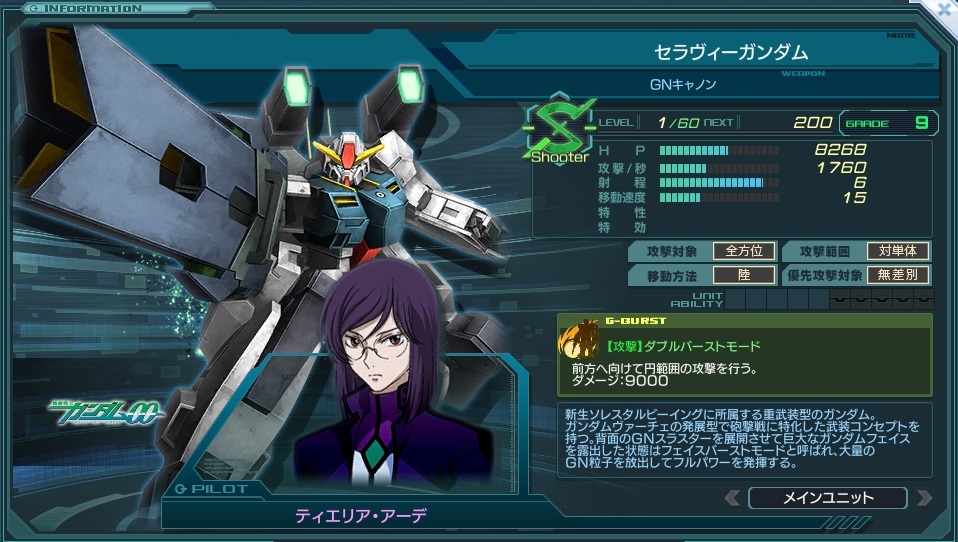Screen dimensions: 958x542
Task: Open the G-Burst ダブルバーストモード skill panel
Action: point(744,354)
